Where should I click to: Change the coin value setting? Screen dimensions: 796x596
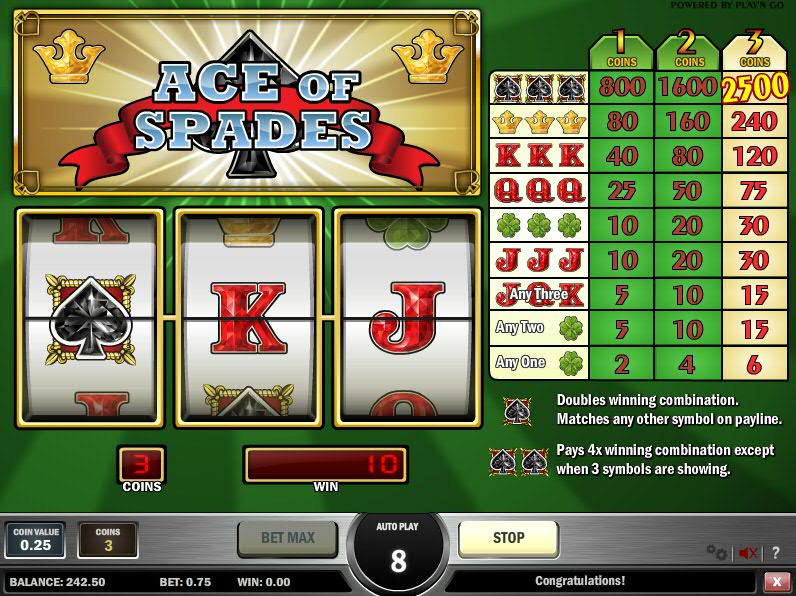point(35,540)
